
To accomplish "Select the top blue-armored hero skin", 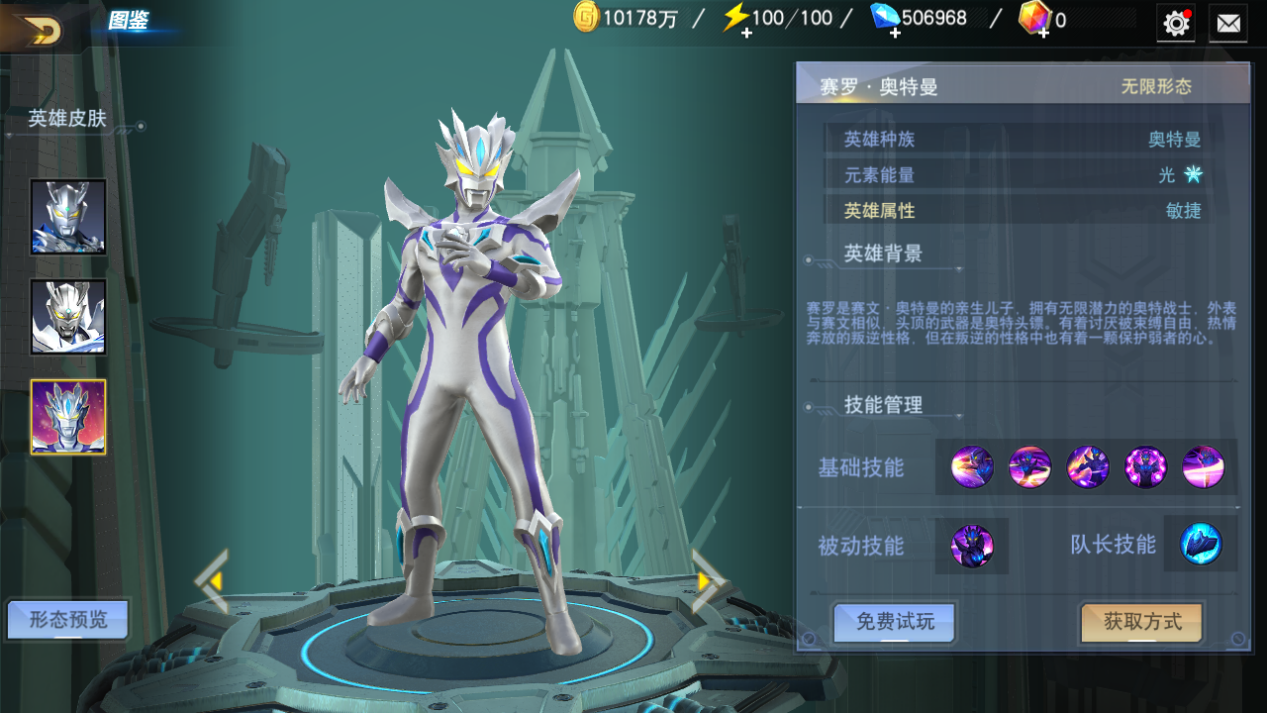I will coord(68,217).
